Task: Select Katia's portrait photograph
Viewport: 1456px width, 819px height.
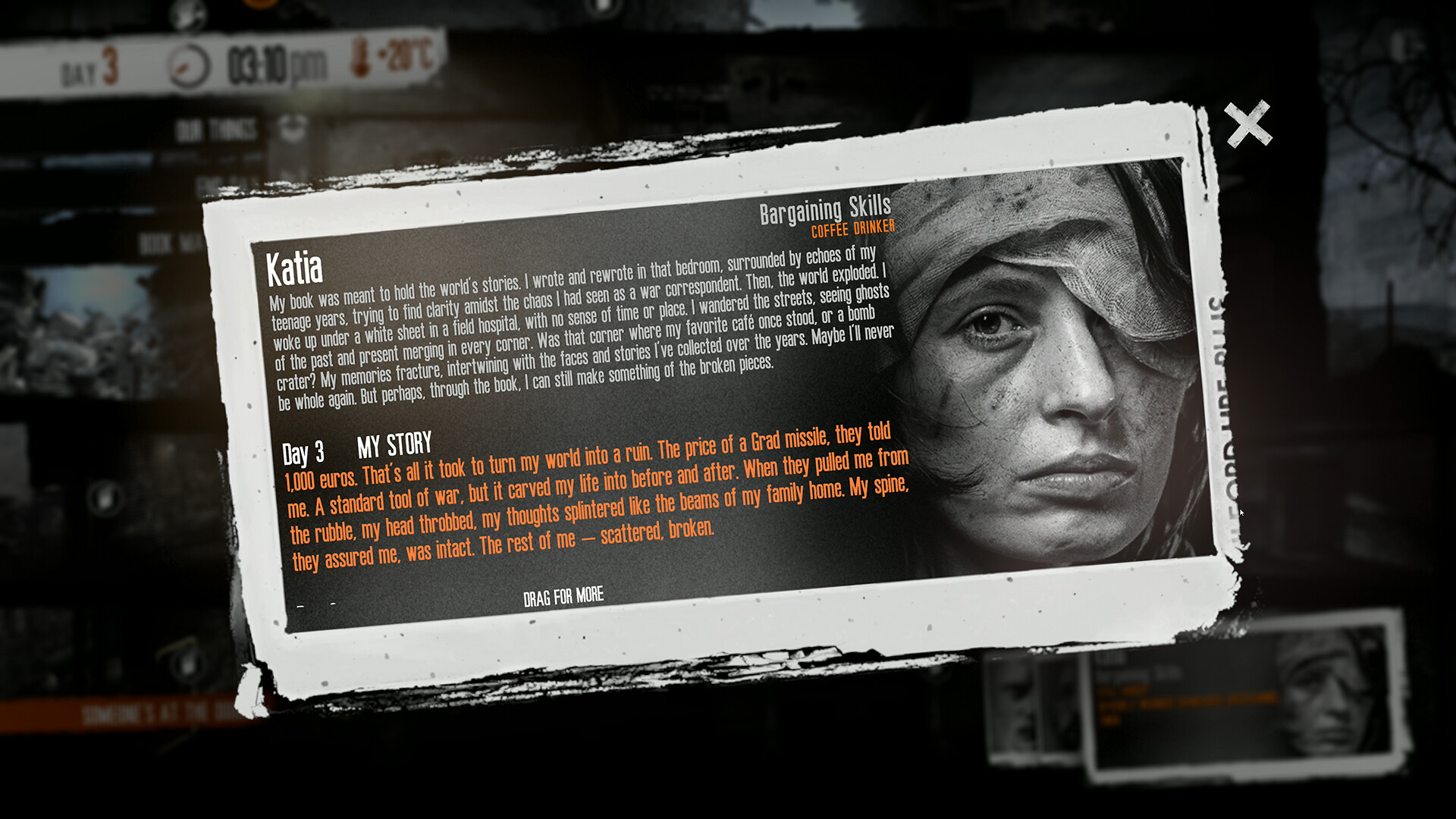Action: tap(1031, 356)
